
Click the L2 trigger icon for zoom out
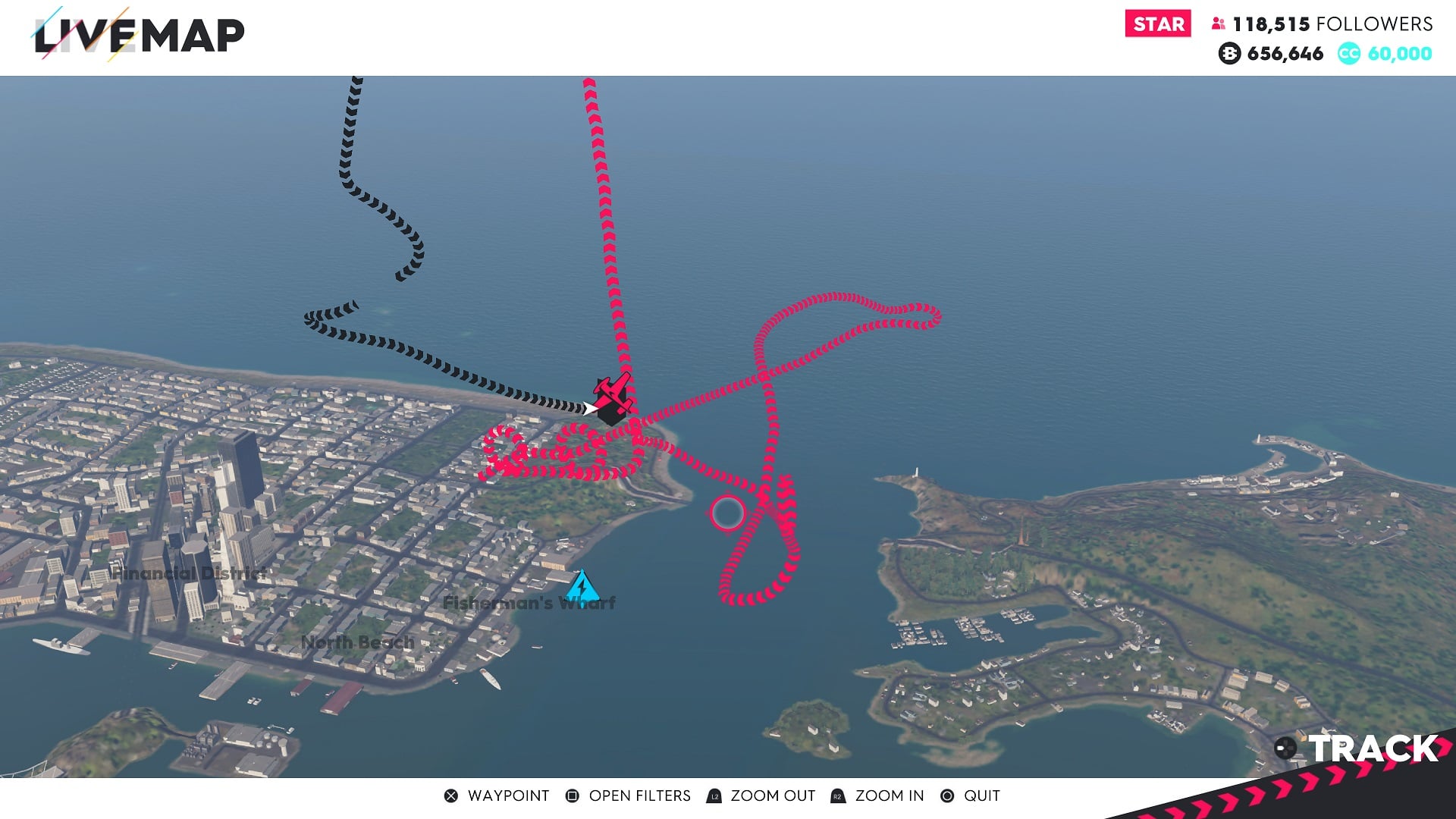[x=714, y=795]
